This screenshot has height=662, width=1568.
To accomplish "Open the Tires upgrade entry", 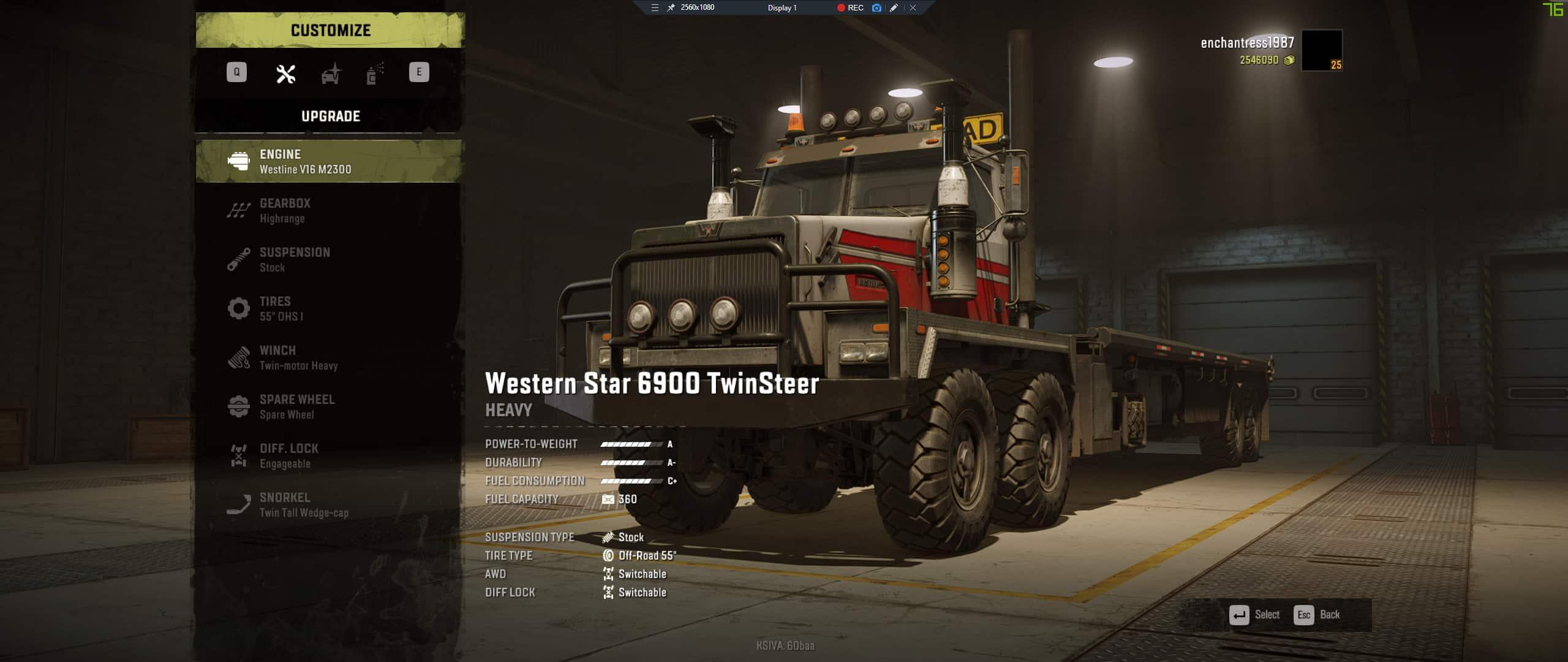I will (329, 308).
